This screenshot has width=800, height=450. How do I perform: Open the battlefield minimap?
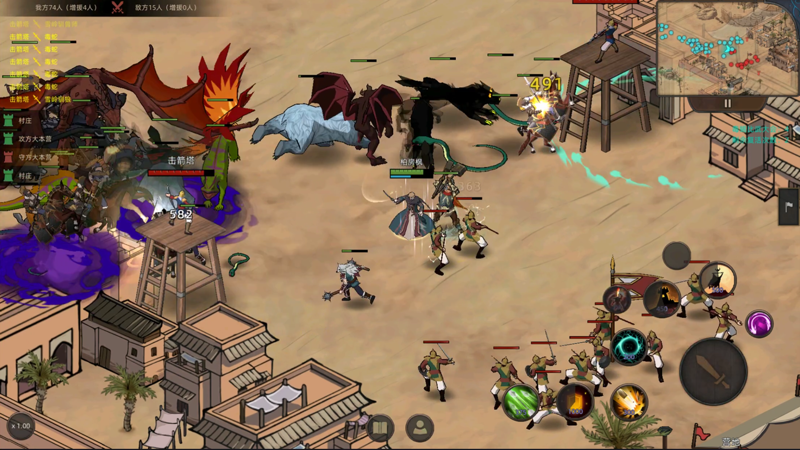726,47
